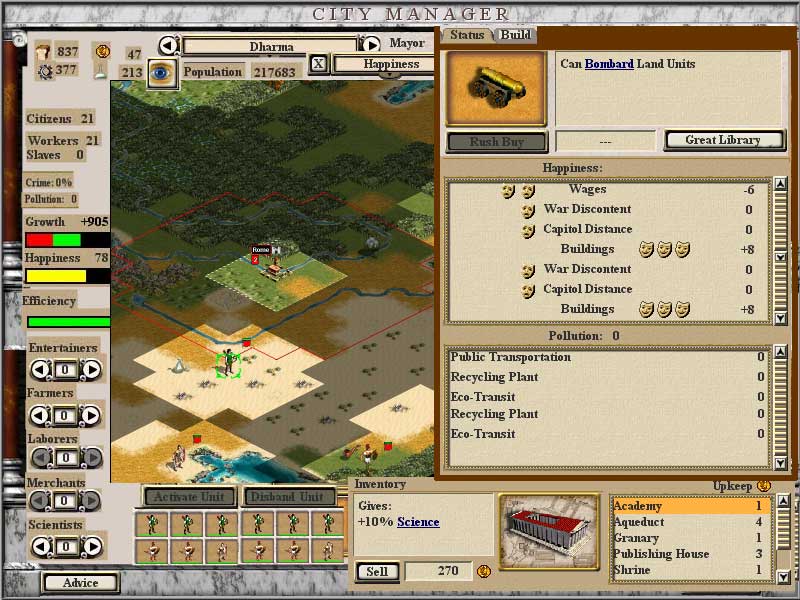
Task: Switch to the Build tab
Action: coord(516,35)
